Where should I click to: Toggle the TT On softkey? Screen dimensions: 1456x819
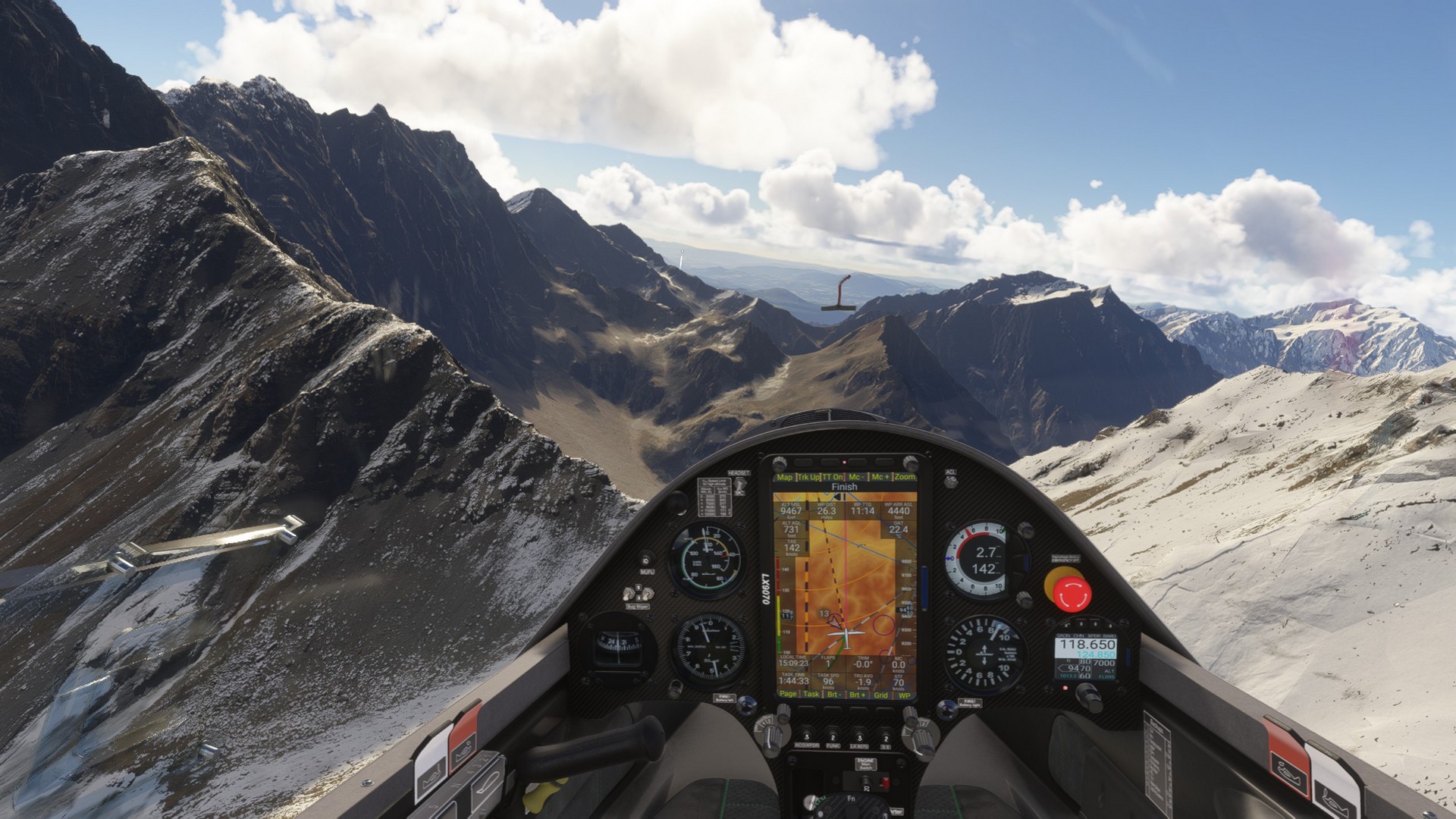click(x=833, y=477)
